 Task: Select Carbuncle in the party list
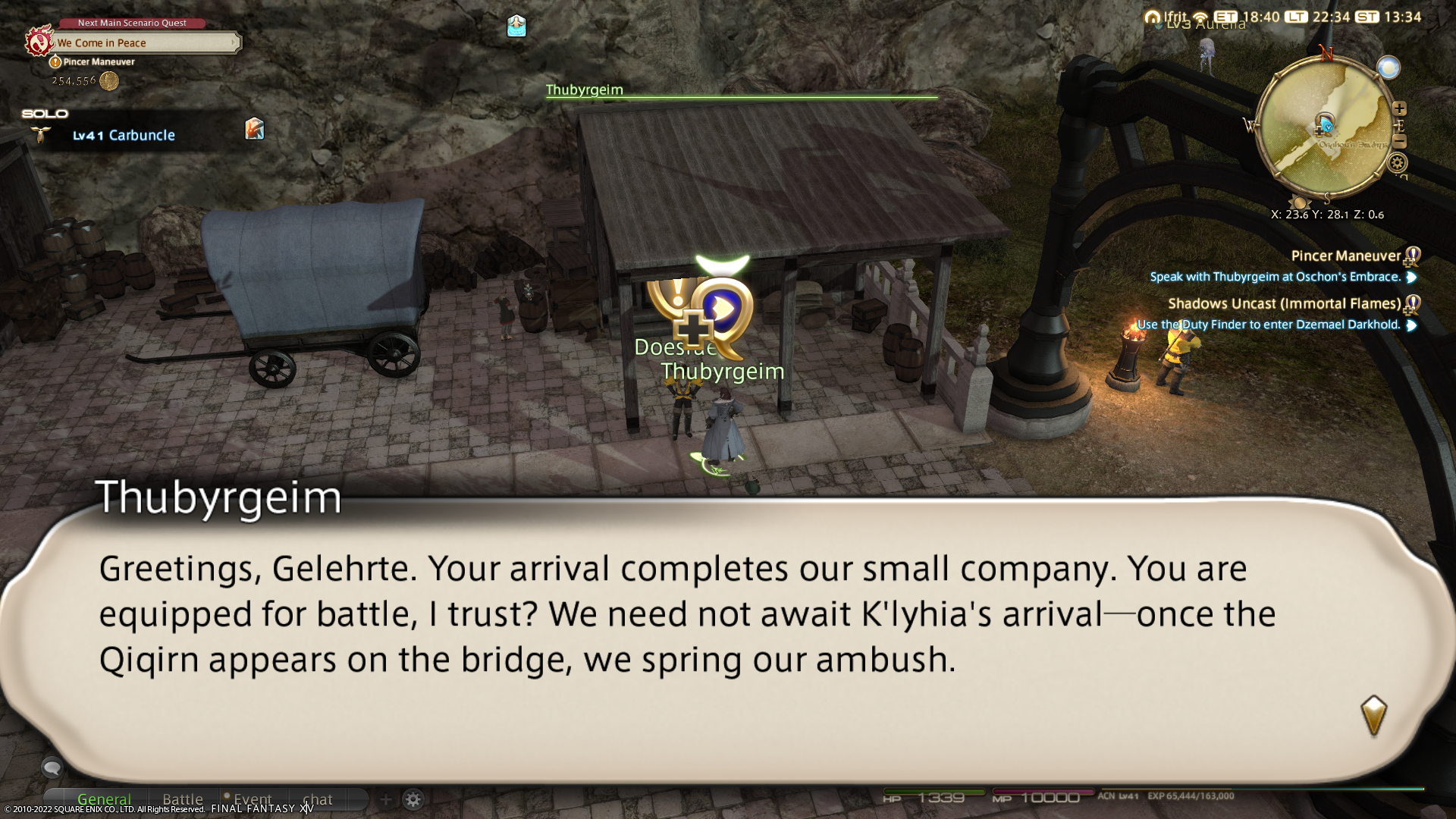(124, 136)
